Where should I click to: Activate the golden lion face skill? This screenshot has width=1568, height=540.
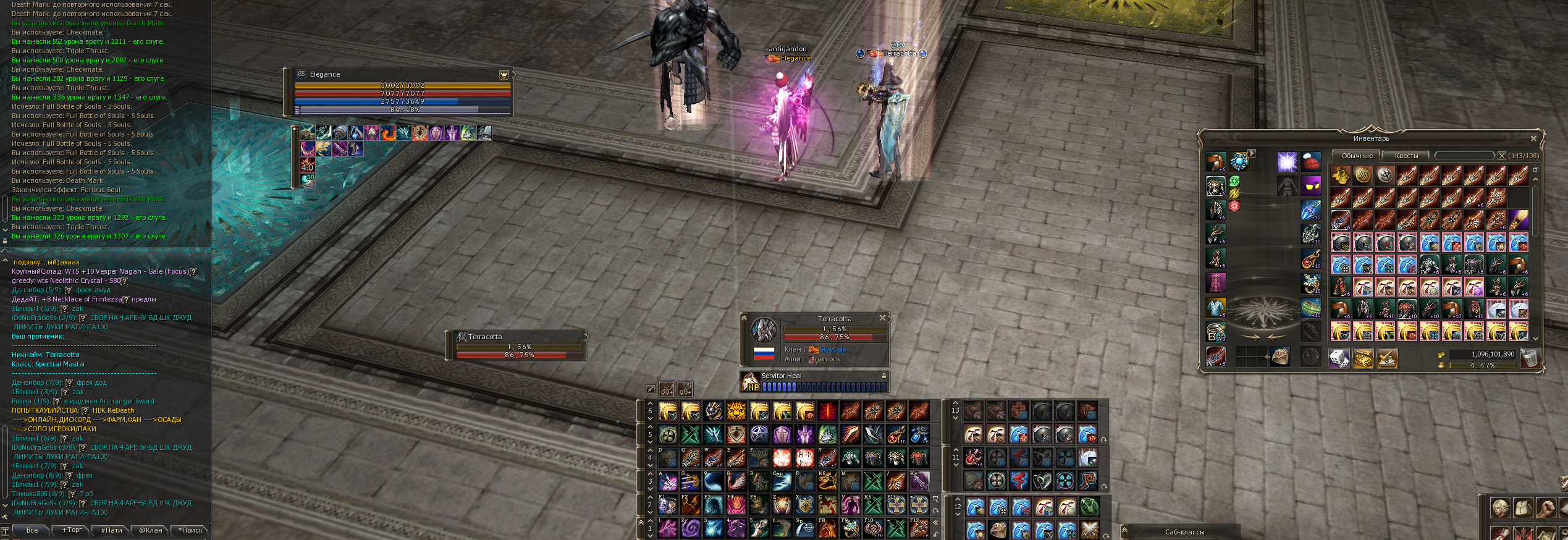[736, 411]
